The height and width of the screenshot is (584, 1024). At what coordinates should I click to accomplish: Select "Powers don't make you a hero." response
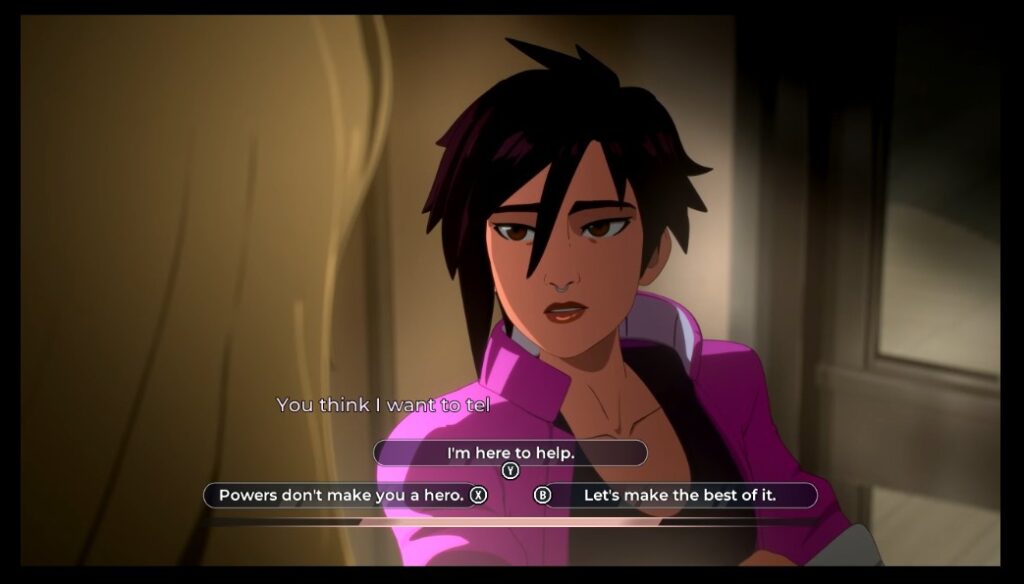point(340,495)
